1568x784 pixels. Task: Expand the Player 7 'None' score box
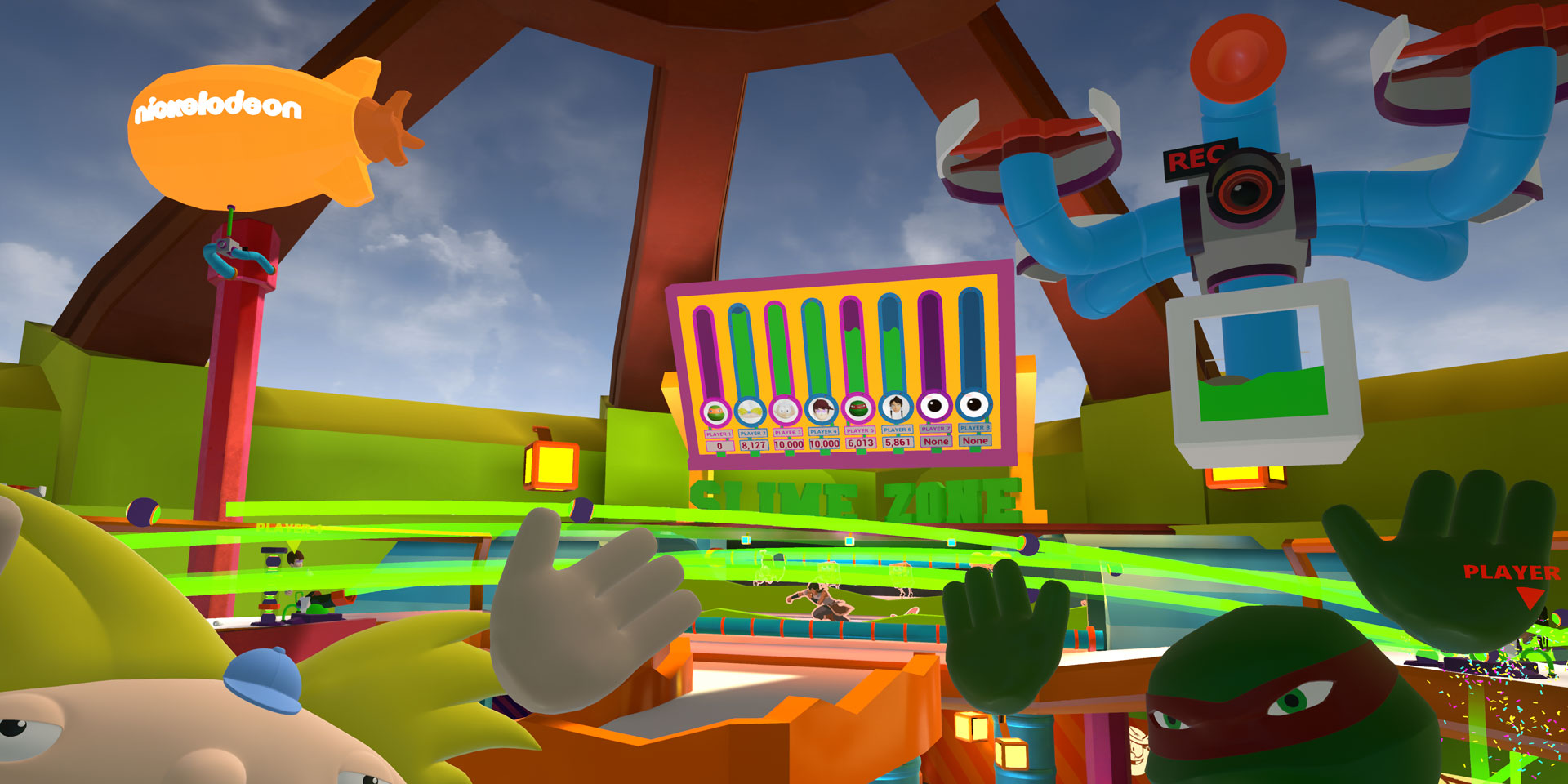tap(936, 442)
